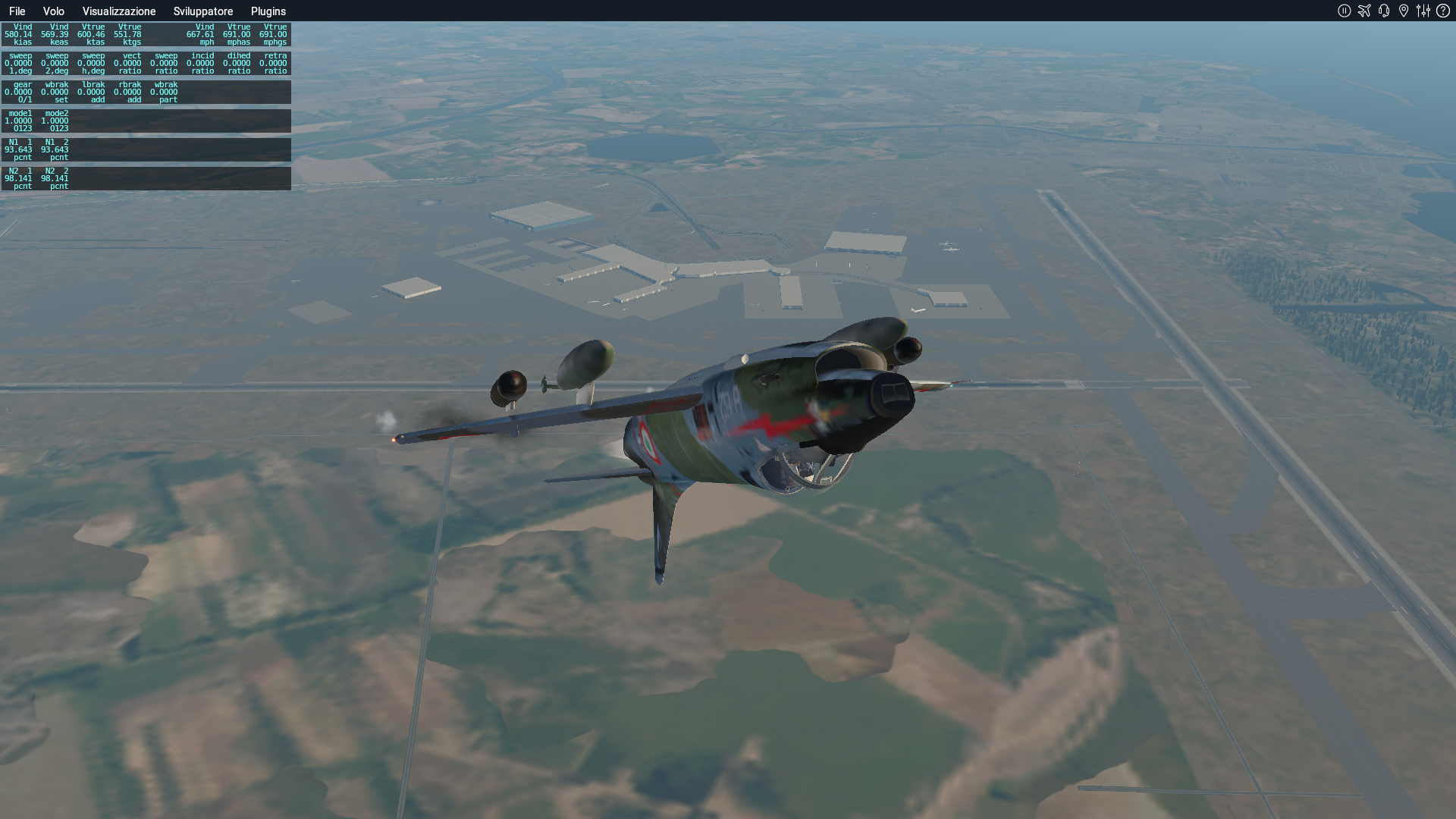Image resolution: width=1456 pixels, height=819 pixels.
Task: Open the File menu
Action: (x=17, y=11)
